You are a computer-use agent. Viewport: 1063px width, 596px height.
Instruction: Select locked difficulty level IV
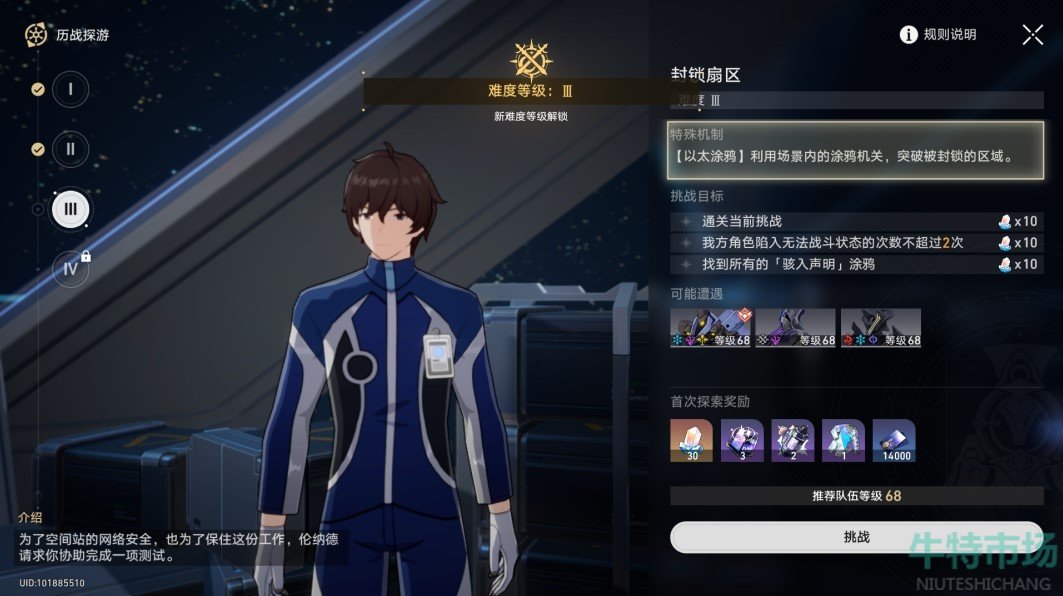point(70,269)
